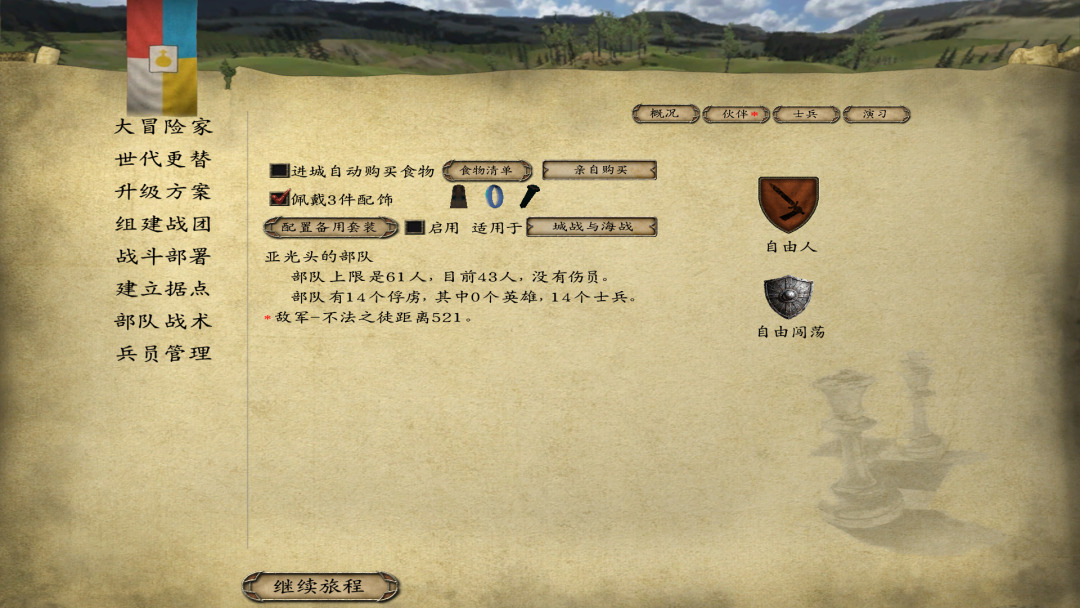Click the 配置备用套装 button
The width and height of the screenshot is (1080, 608).
tap(331, 228)
